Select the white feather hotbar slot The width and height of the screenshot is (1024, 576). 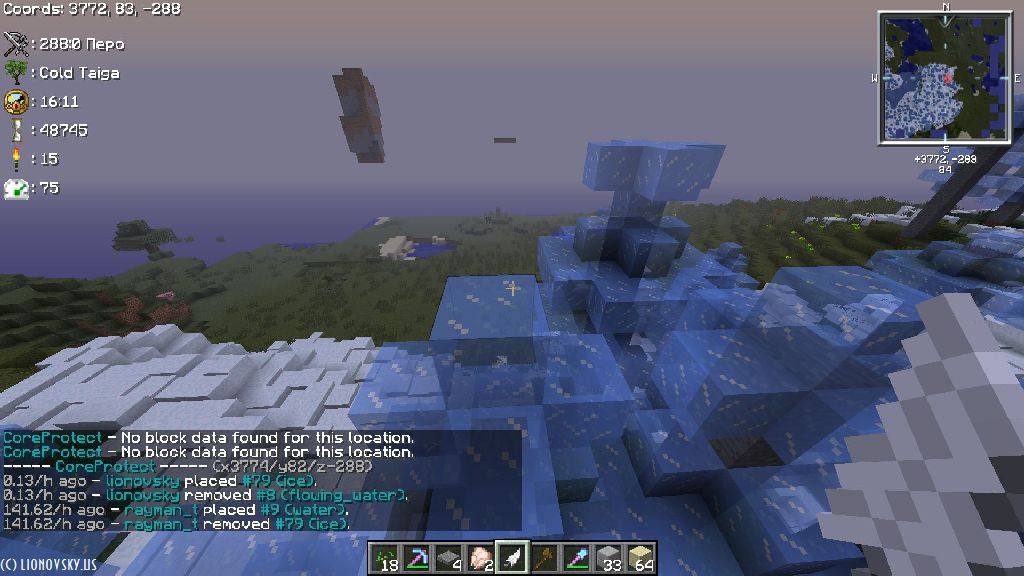pos(512,558)
